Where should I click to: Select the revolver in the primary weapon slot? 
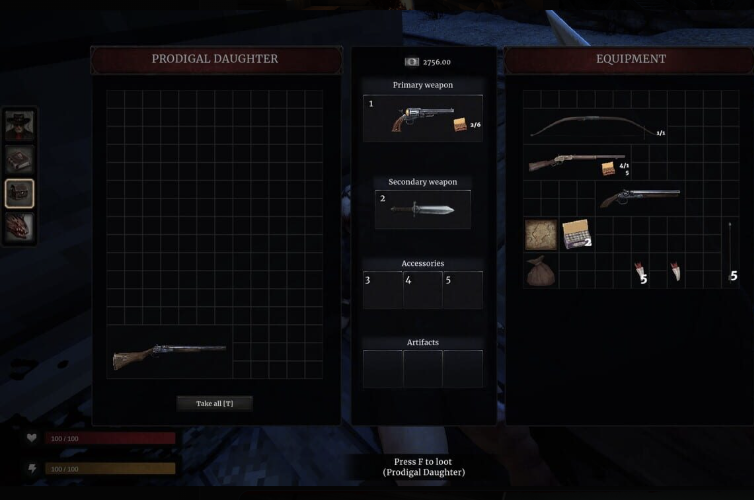tap(422, 119)
